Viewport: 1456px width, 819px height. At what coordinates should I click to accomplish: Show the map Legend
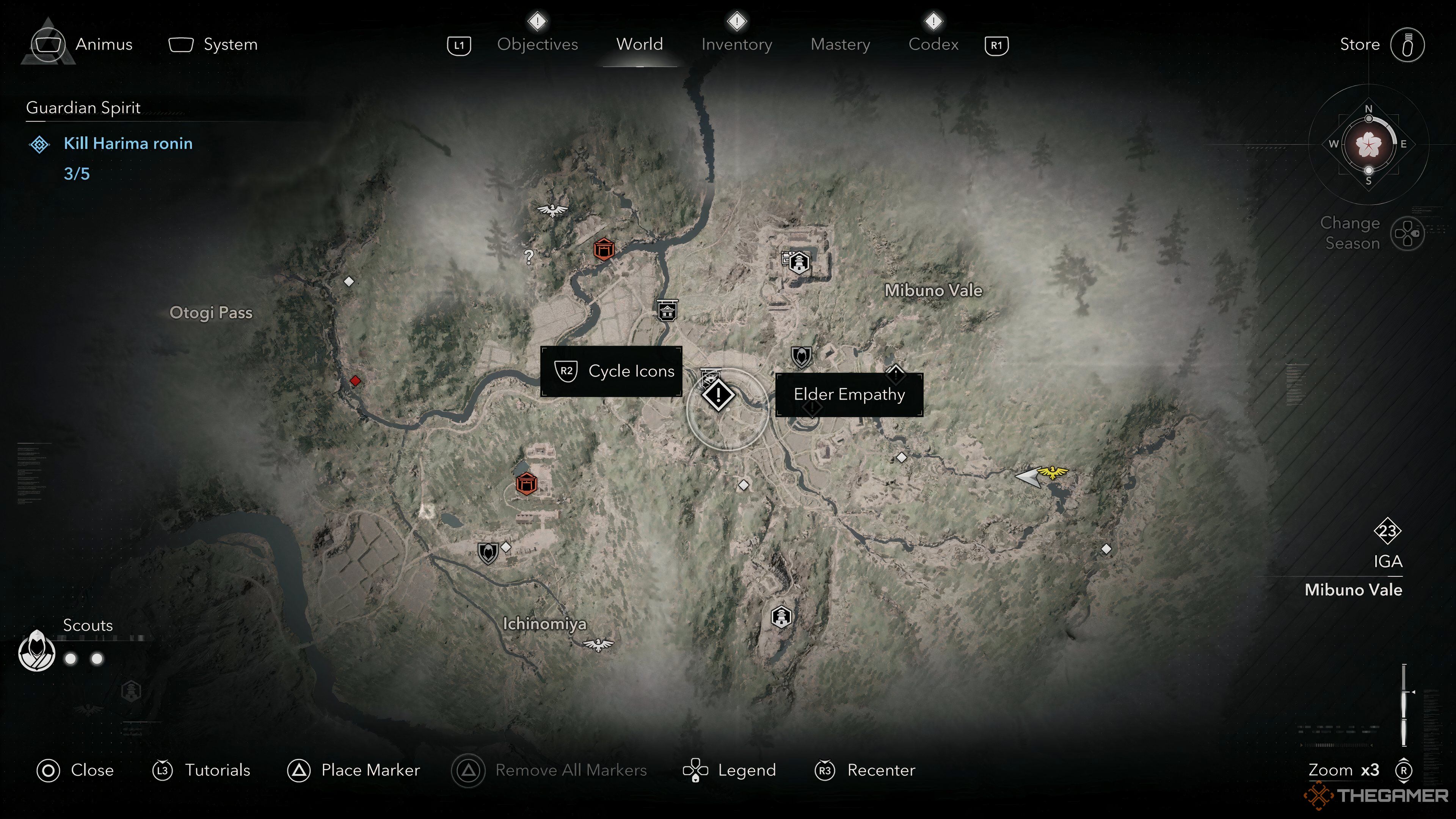[x=729, y=770]
